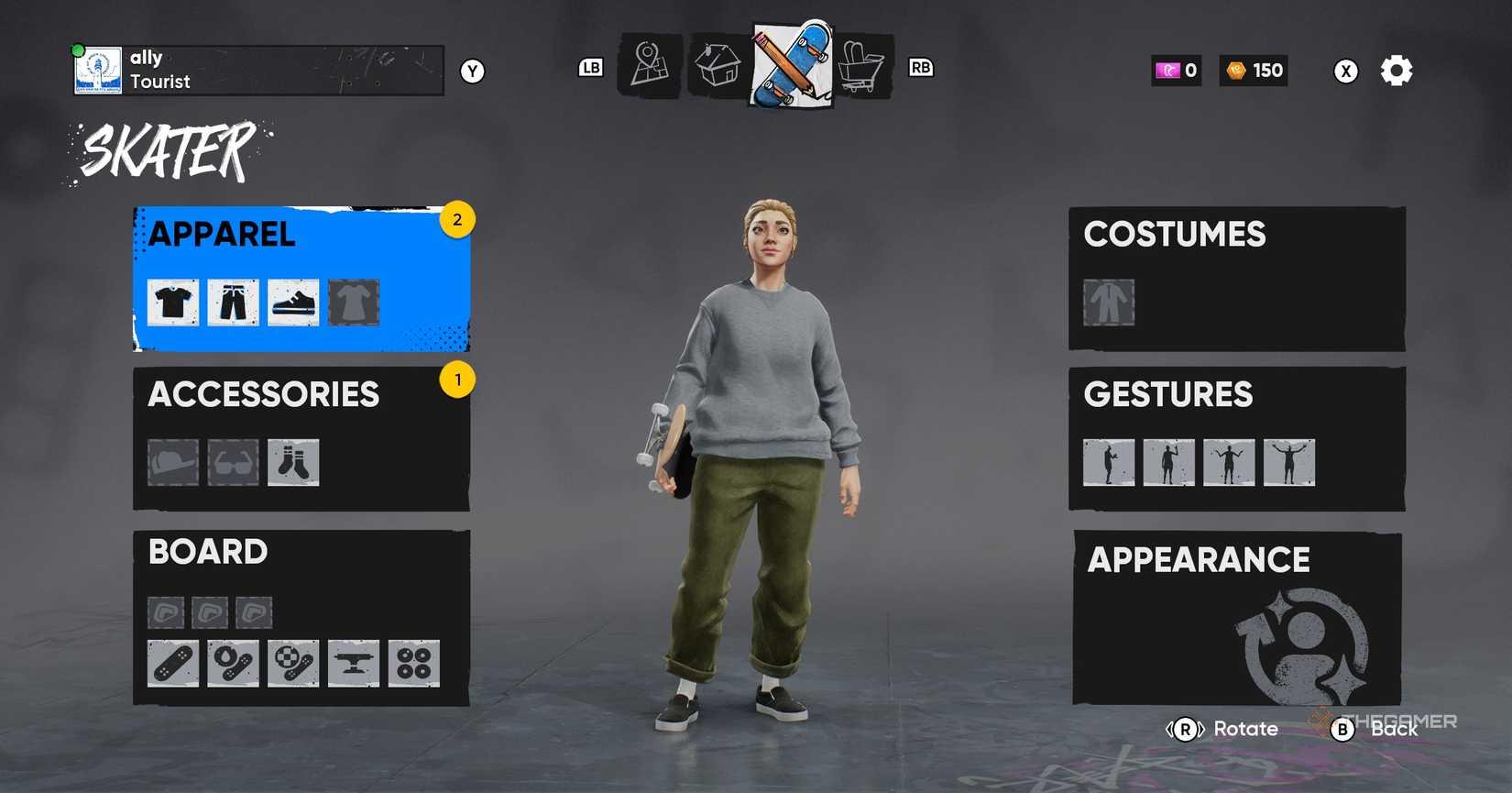Switch to the shopping cart tab

pos(861,66)
